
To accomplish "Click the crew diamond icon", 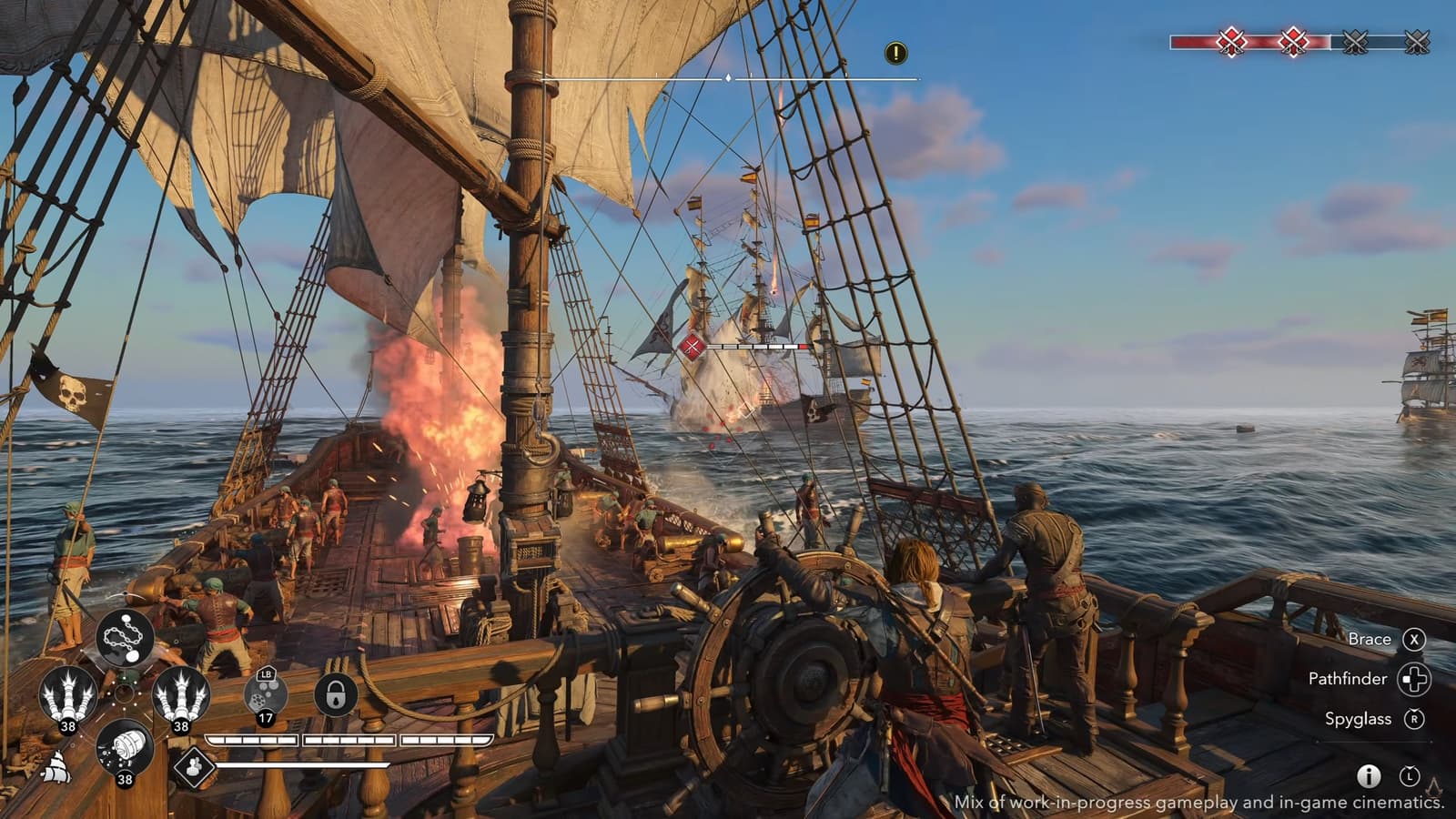I will 193,766.
